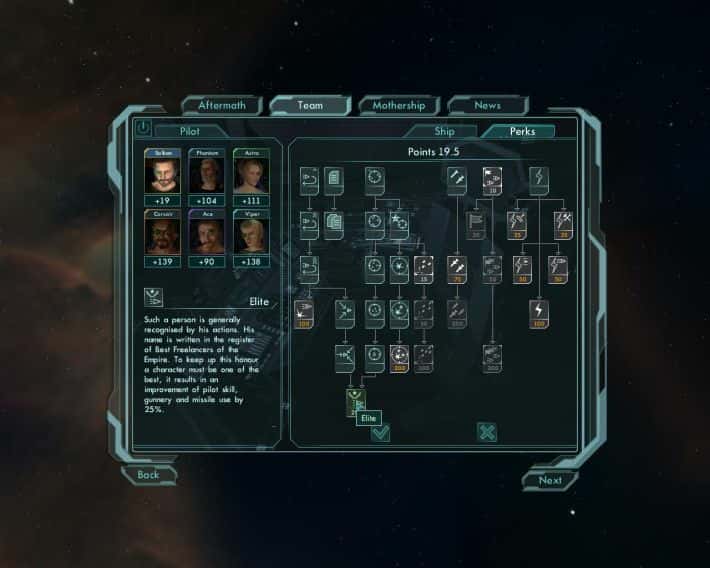Confirm perks with the green checkmark
Image resolution: width=710 pixels, height=568 pixels.
coord(380,432)
